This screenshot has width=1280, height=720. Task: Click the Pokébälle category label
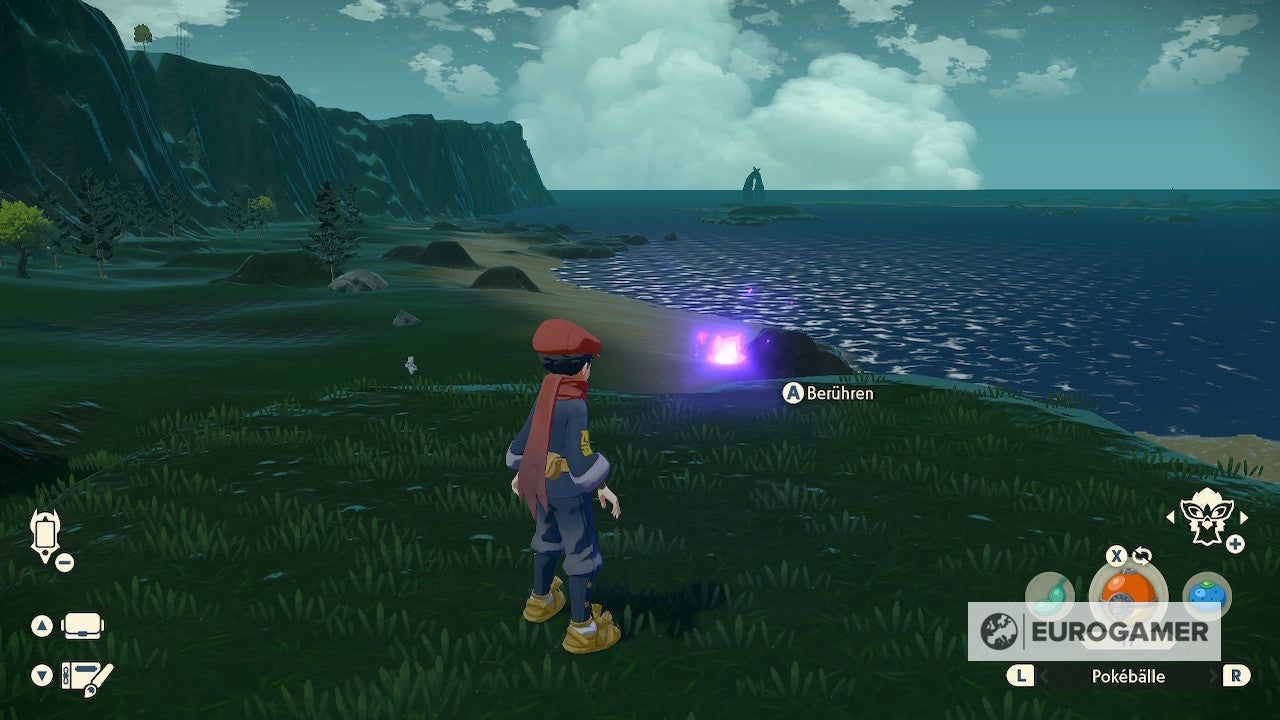pyautogui.click(x=1128, y=676)
